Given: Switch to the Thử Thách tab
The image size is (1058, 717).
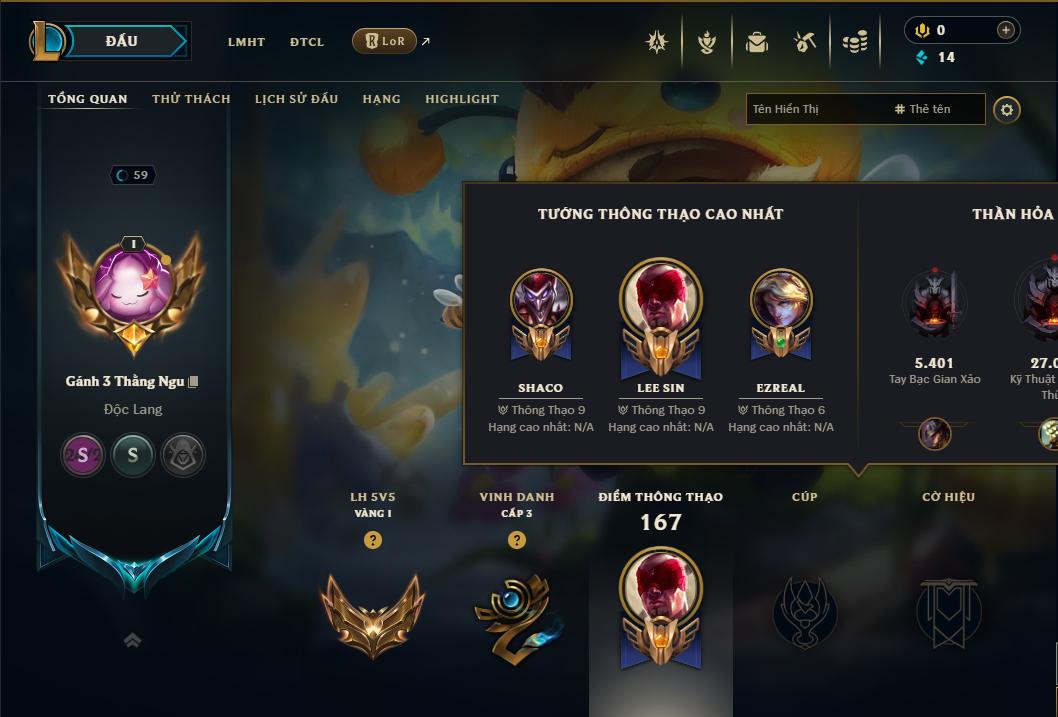Looking at the screenshot, I should [191, 99].
